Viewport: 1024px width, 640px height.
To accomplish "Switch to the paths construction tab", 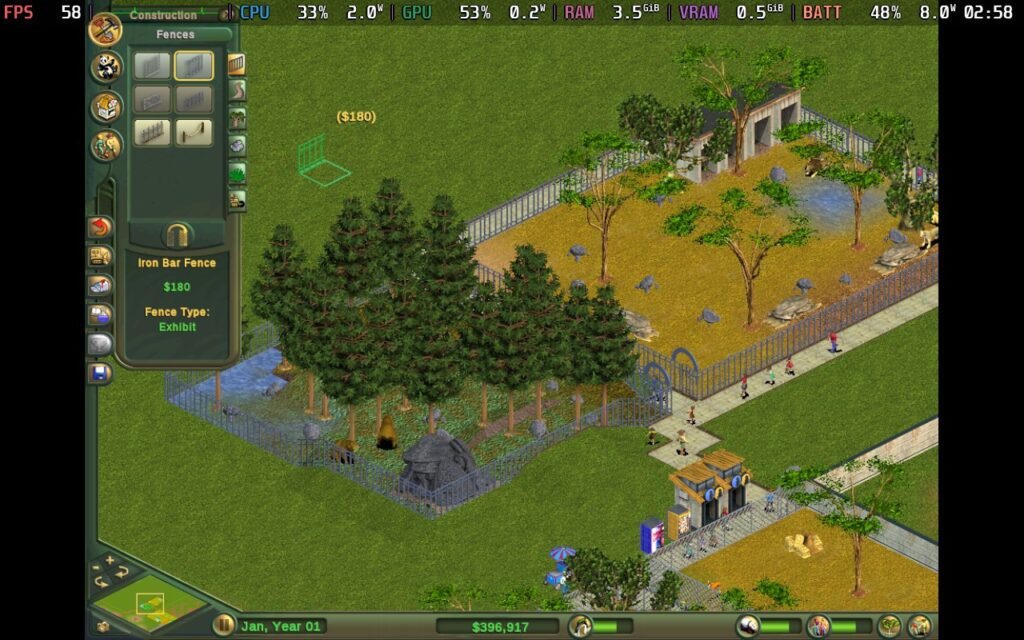I will click(237, 92).
